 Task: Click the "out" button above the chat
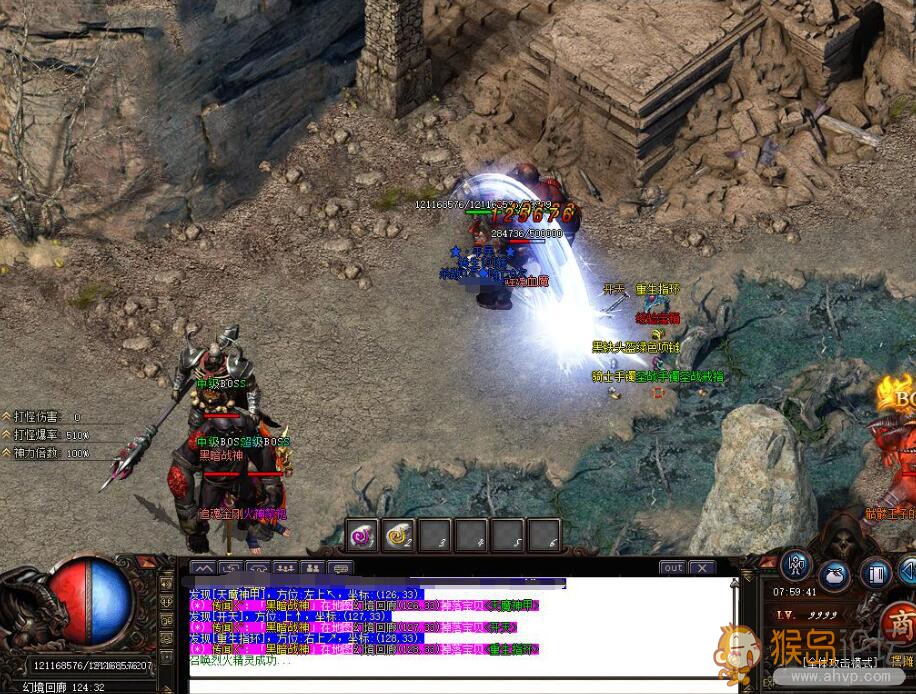tap(673, 567)
